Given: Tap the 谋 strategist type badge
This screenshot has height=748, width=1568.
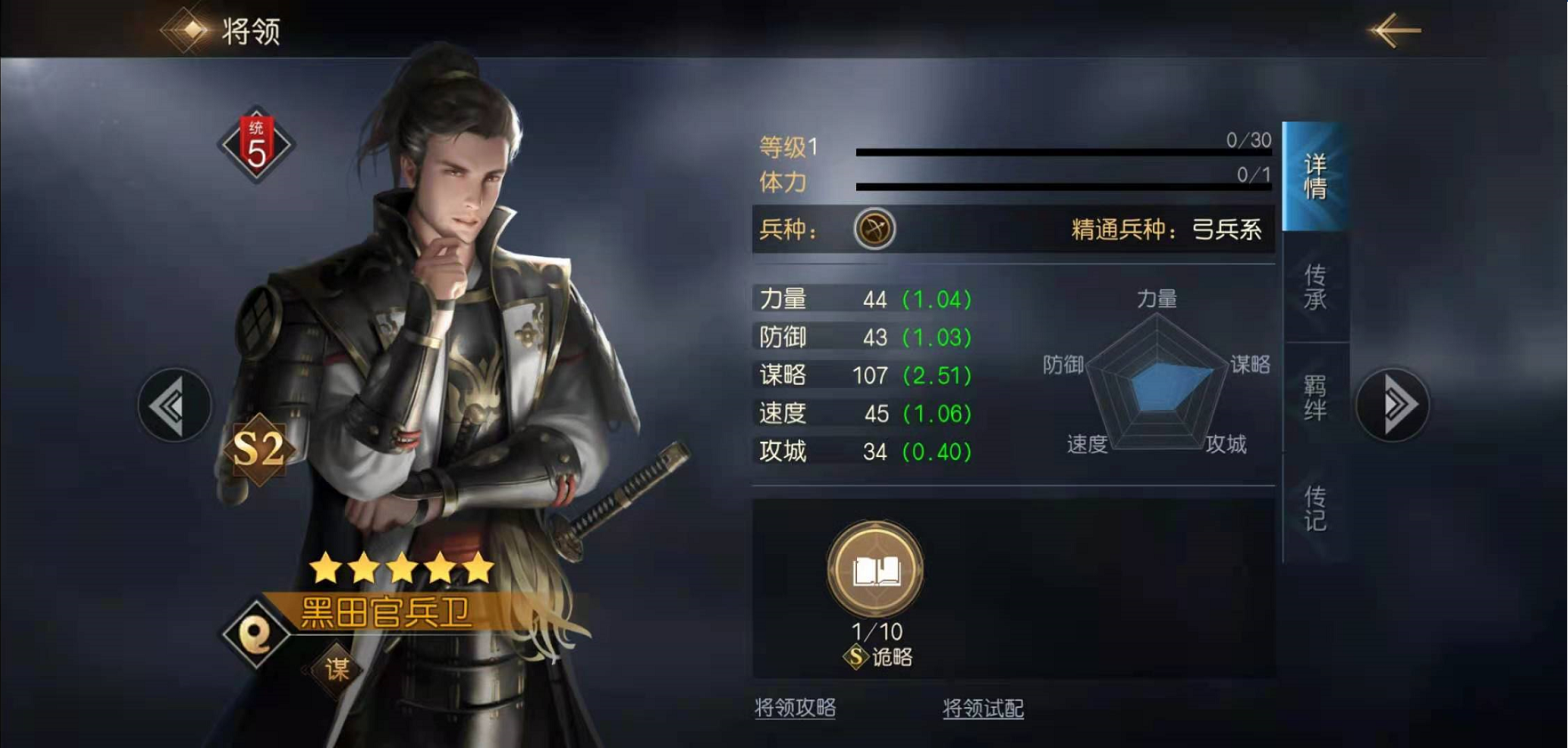Looking at the screenshot, I should tap(337, 669).
